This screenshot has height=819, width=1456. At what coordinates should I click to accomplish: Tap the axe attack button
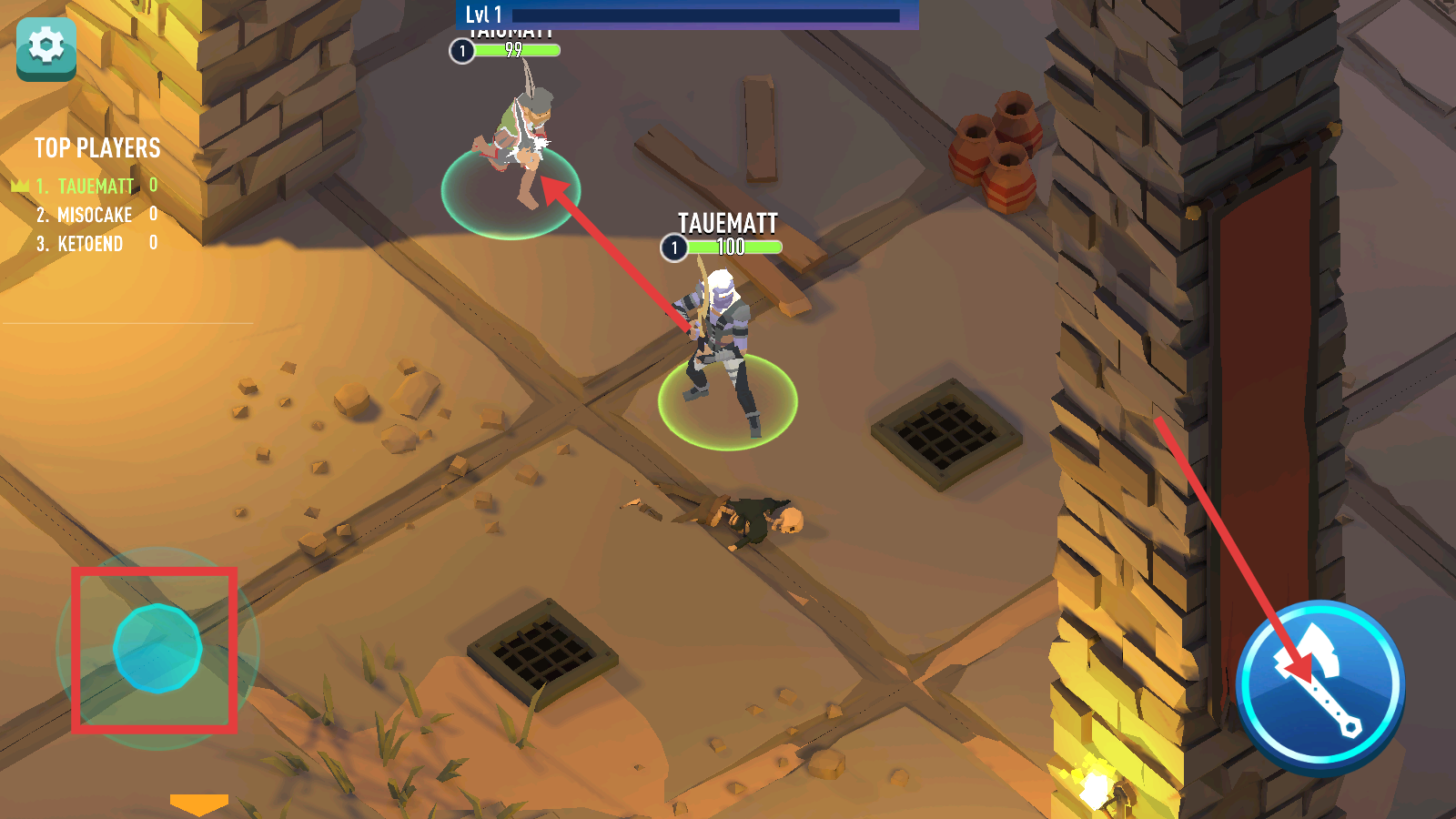1320,684
